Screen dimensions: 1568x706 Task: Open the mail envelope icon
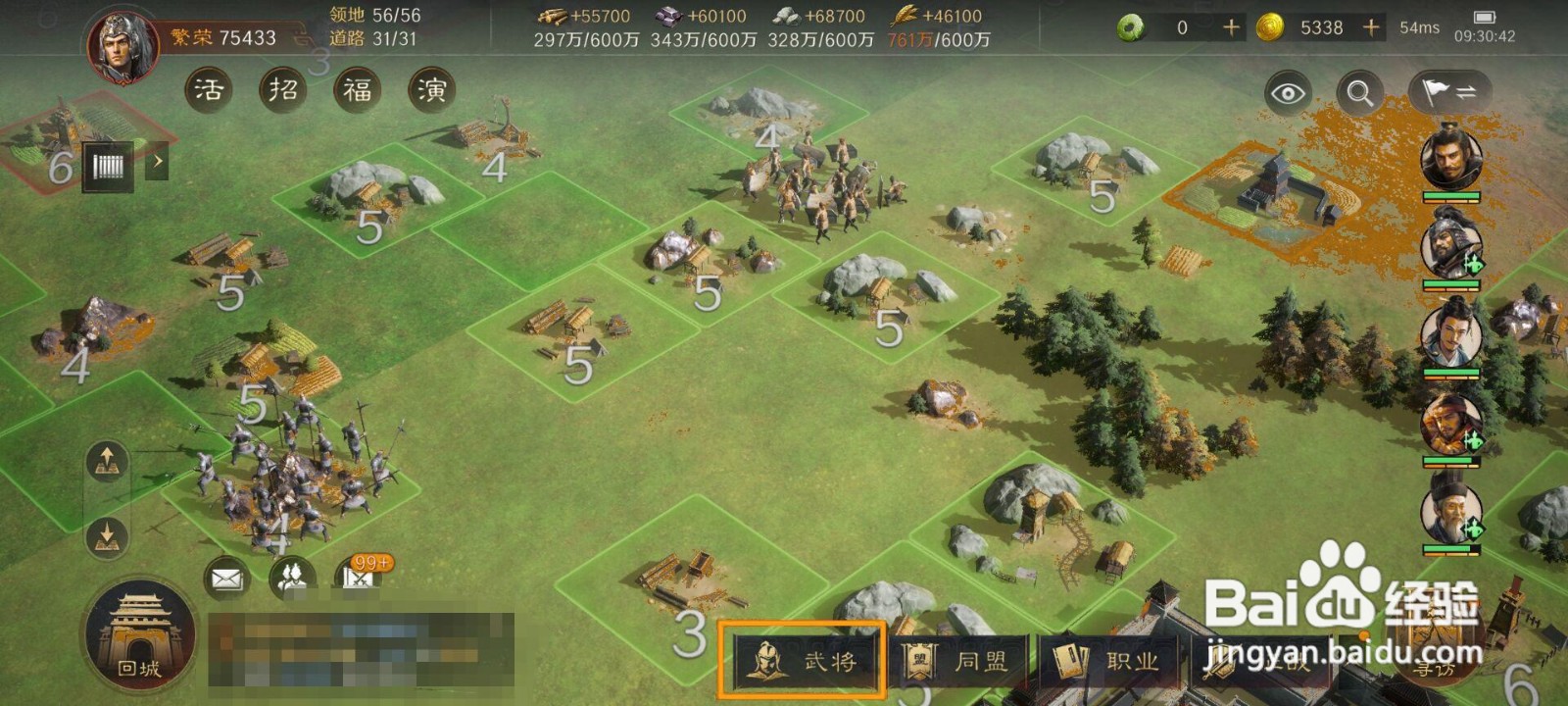(x=226, y=579)
